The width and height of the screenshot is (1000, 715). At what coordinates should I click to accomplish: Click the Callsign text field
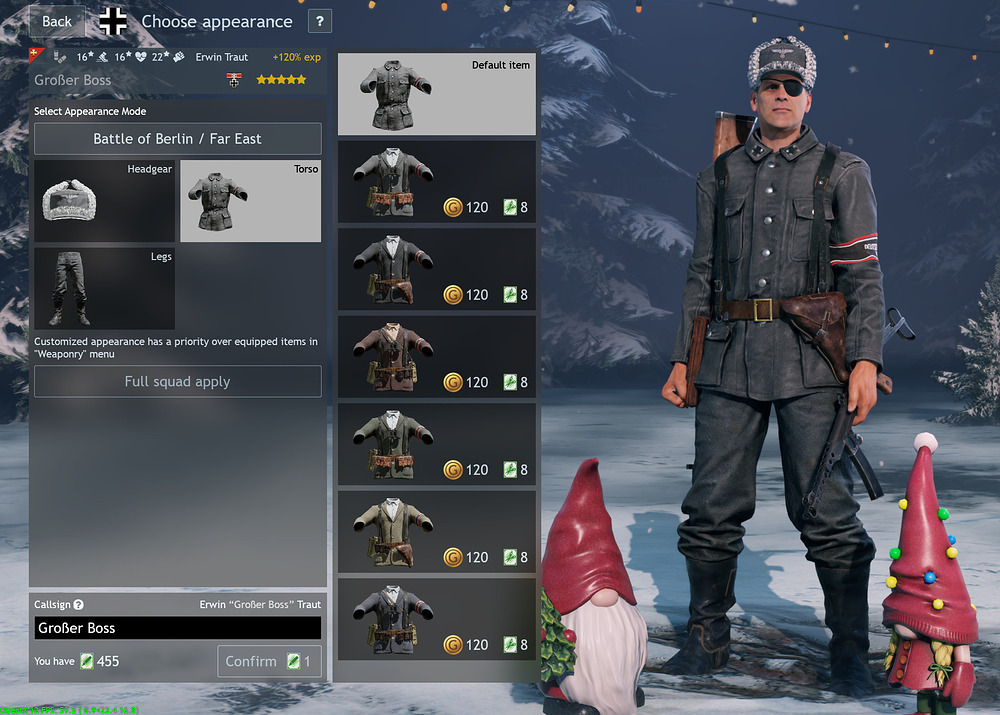(x=178, y=628)
